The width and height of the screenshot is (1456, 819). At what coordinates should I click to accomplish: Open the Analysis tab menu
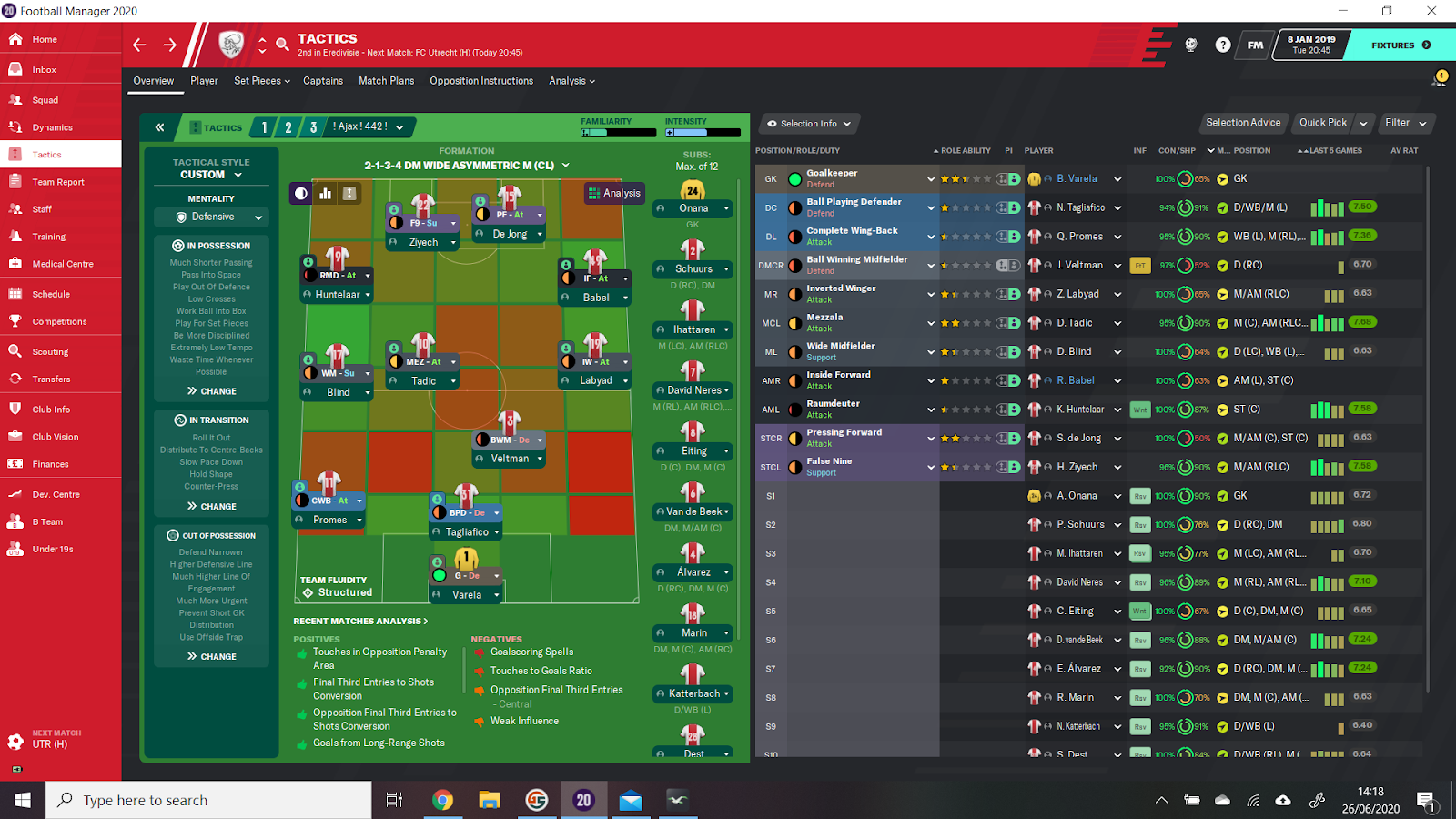pos(571,81)
